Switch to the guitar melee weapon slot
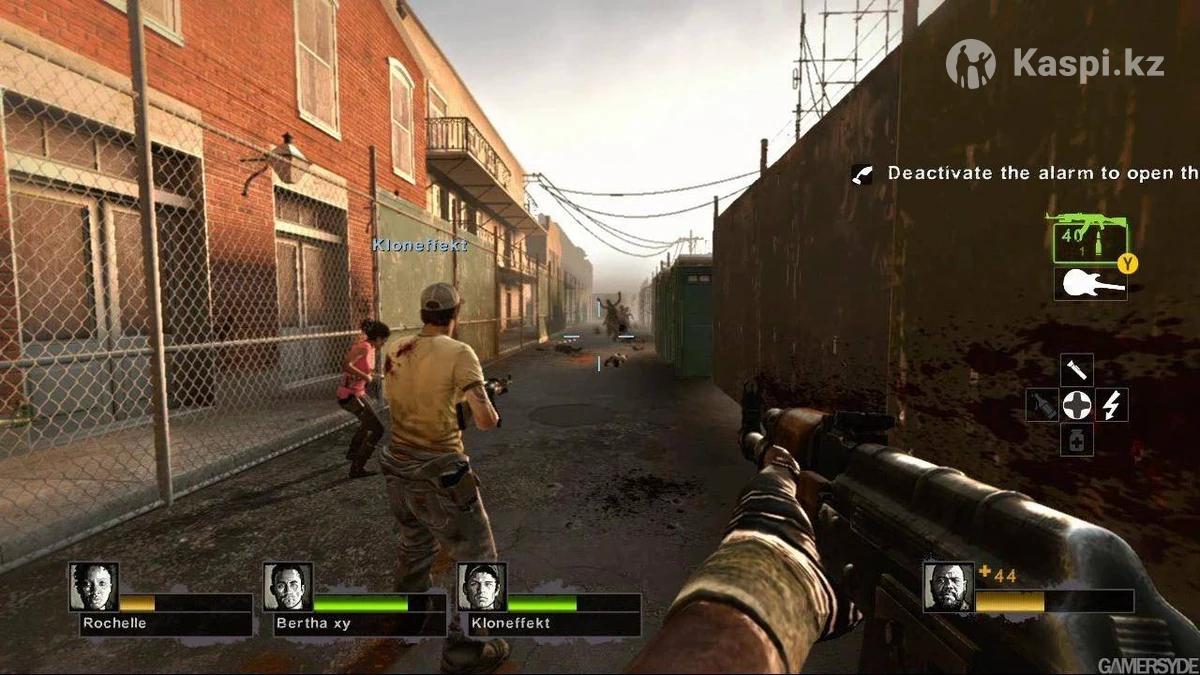 coord(1090,283)
